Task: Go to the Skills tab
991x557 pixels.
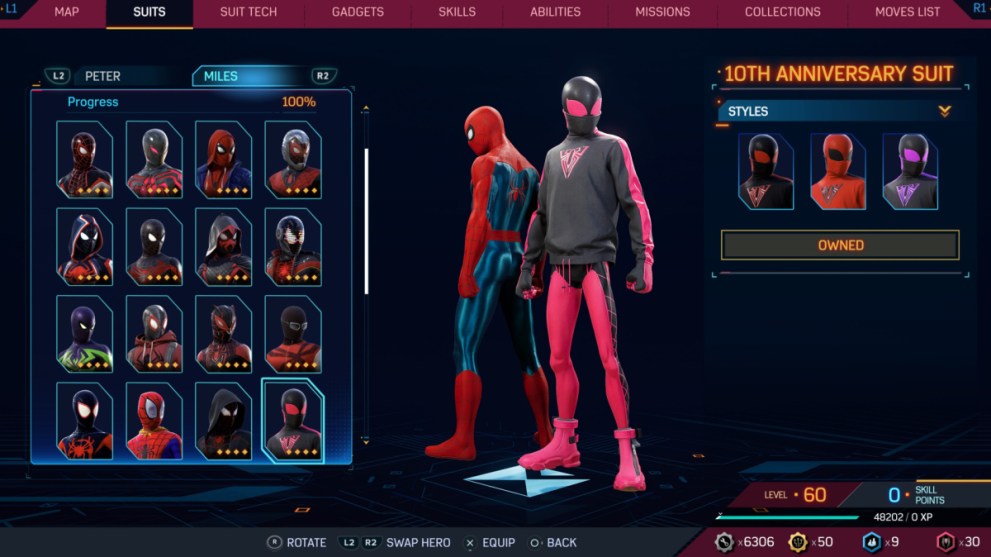Action: (x=457, y=12)
